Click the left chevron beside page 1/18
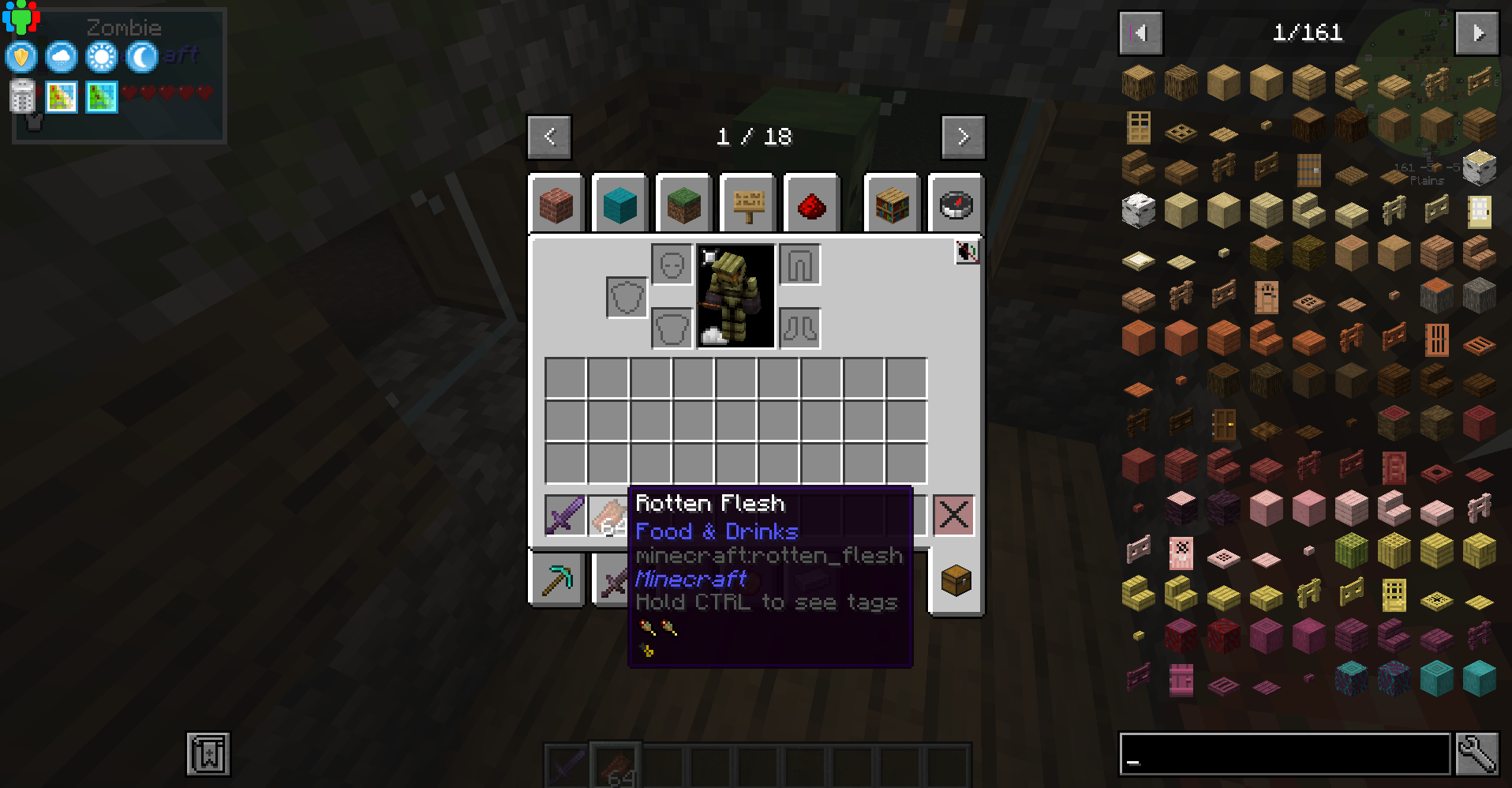Image resolution: width=1512 pixels, height=788 pixels. tap(548, 137)
